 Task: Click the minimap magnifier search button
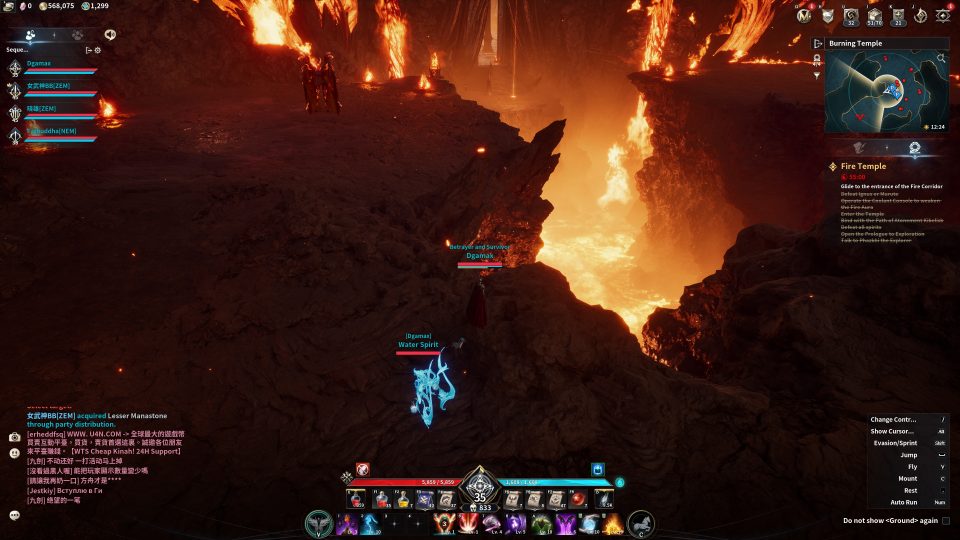pos(941,59)
